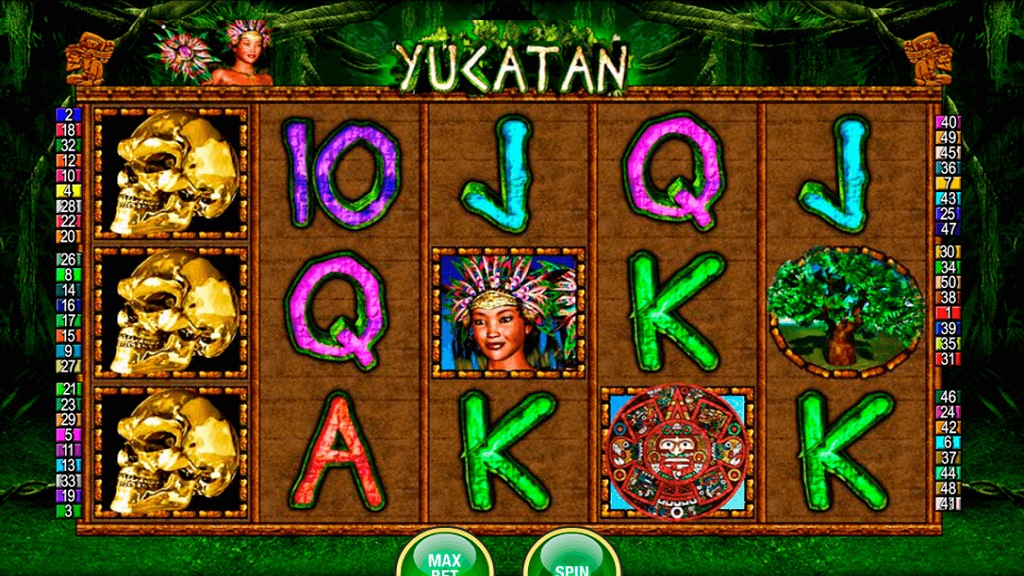The image size is (1024, 576).
Task: Select payline marker number 2
Action: (x=68, y=115)
